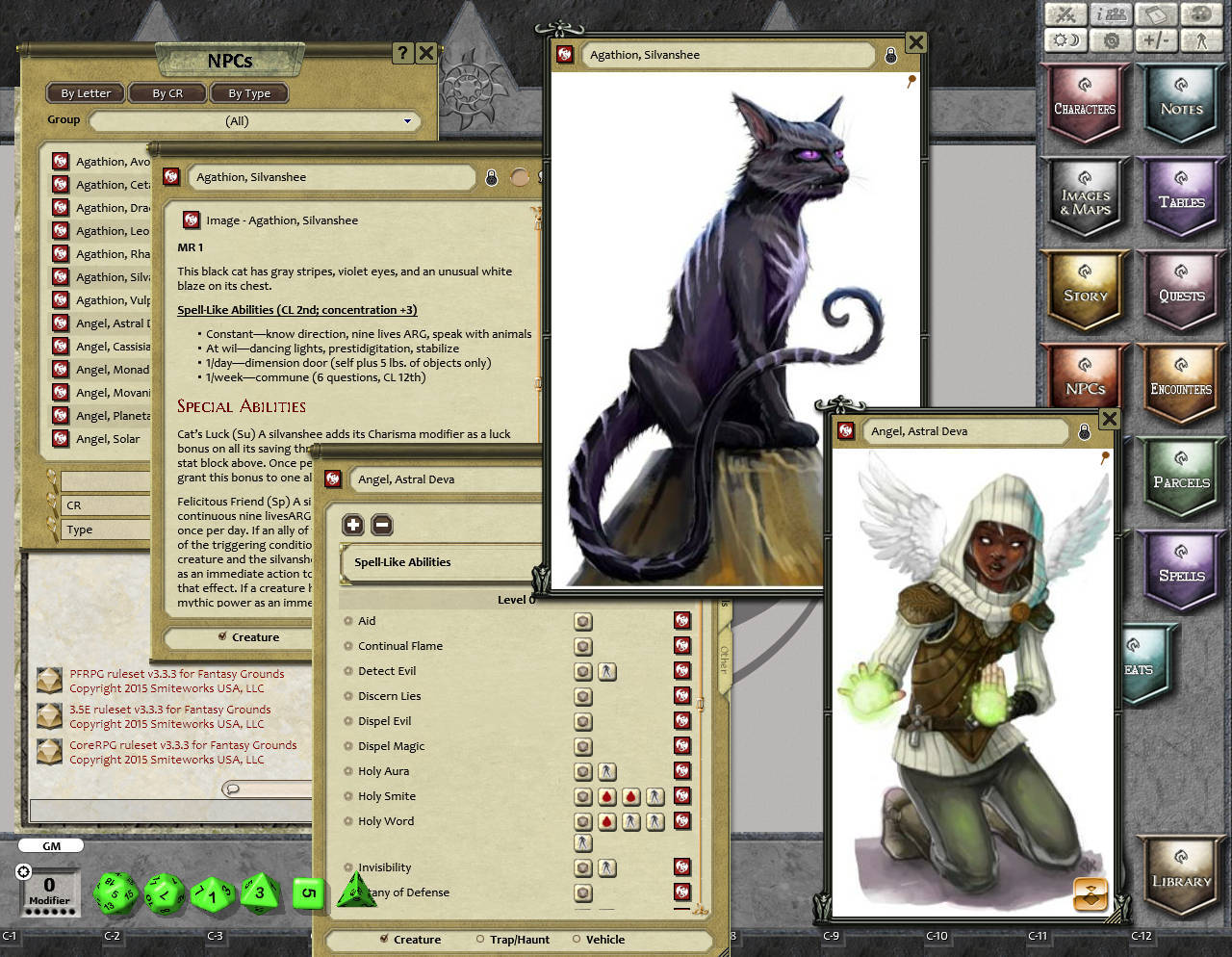The width and height of the screenshot is (1232, 957).
Task: Collapse the Level 0 spell section header
Action: (x=517, y=599)
